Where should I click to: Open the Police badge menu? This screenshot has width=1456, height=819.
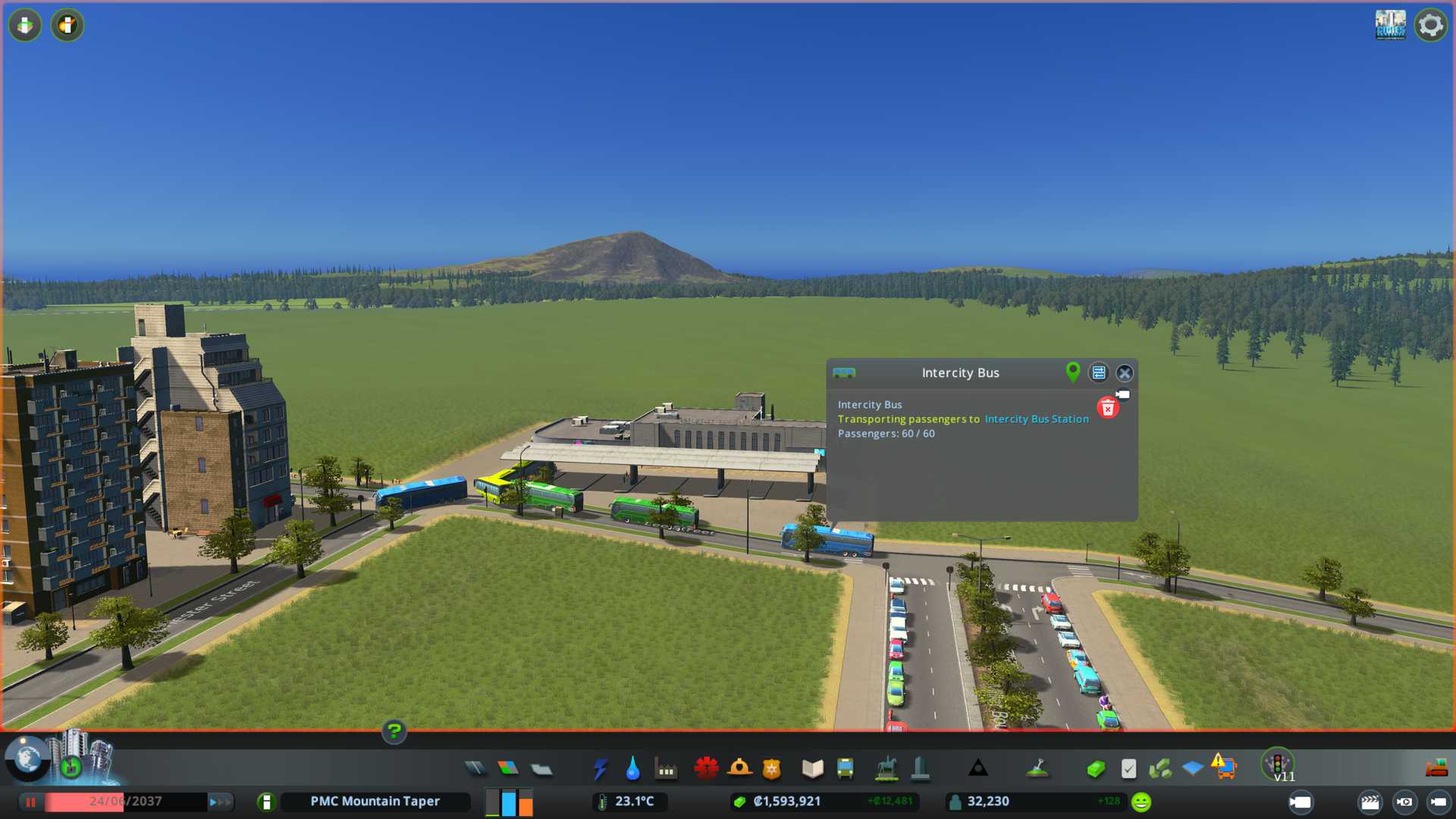(x=772, y=769)
